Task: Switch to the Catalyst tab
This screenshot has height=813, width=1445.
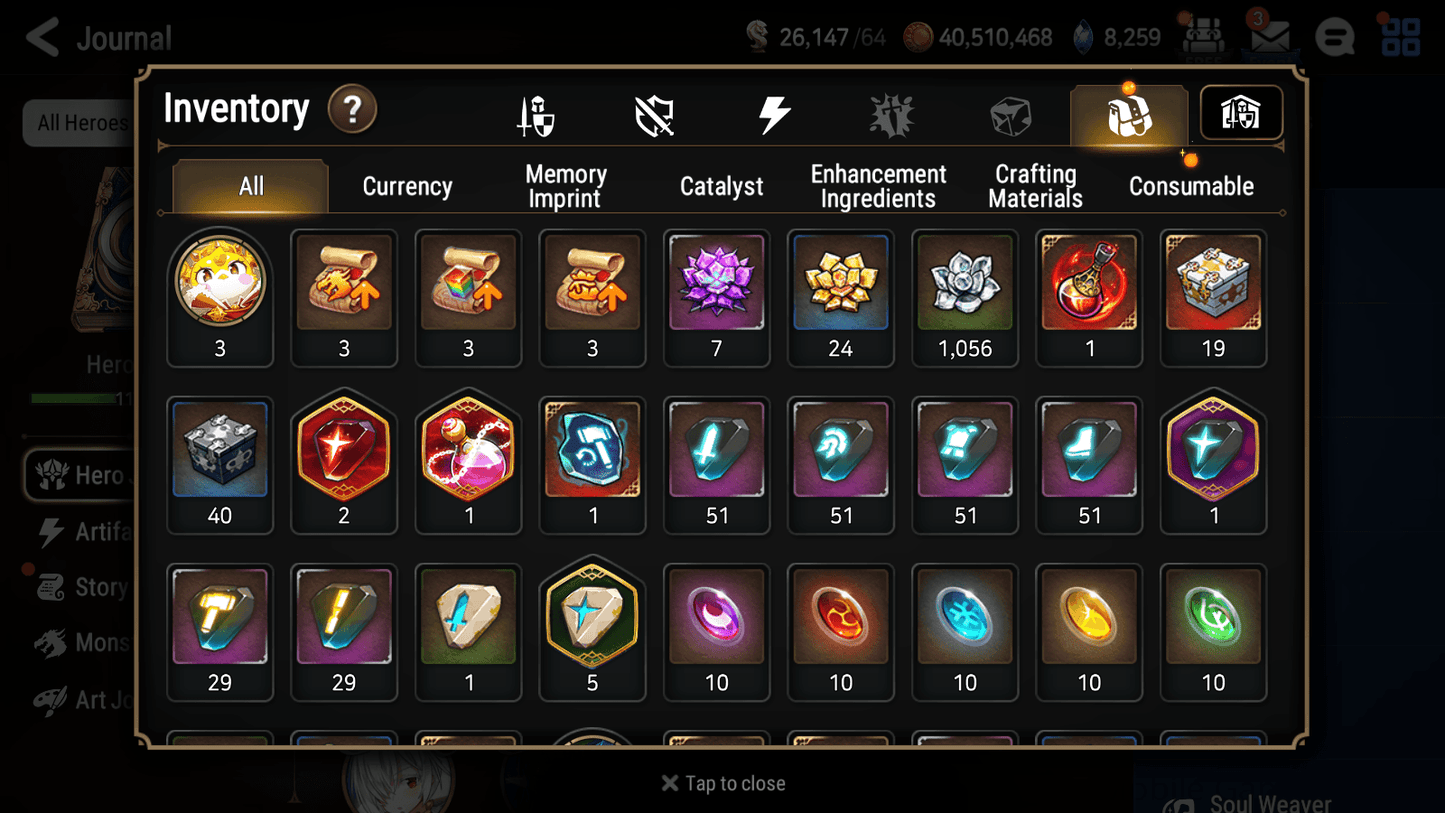Action: [x=722, y=186]
